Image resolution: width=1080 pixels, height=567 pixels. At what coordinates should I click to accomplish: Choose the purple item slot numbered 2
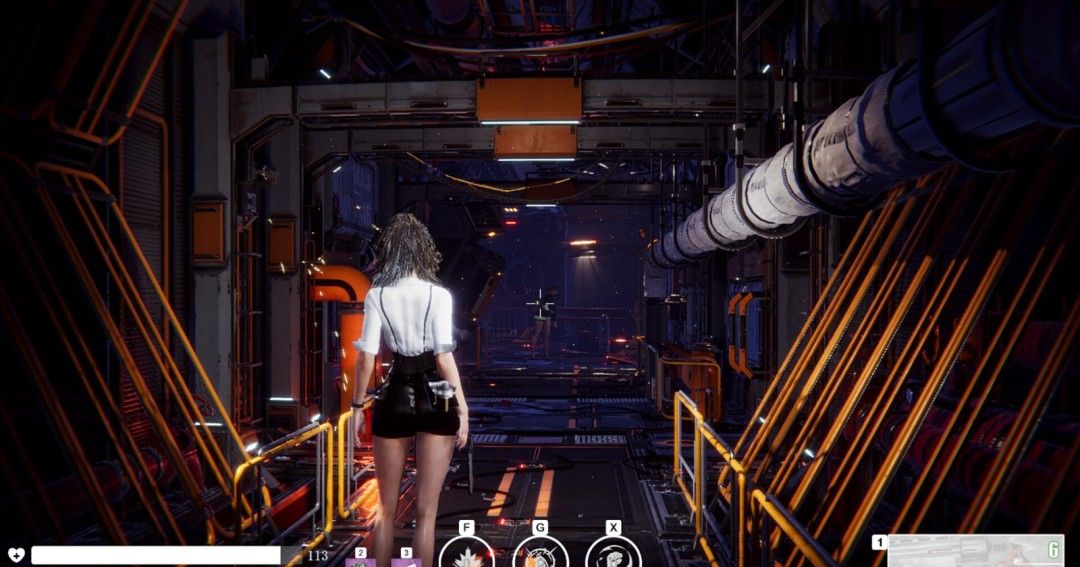[360, 561]
